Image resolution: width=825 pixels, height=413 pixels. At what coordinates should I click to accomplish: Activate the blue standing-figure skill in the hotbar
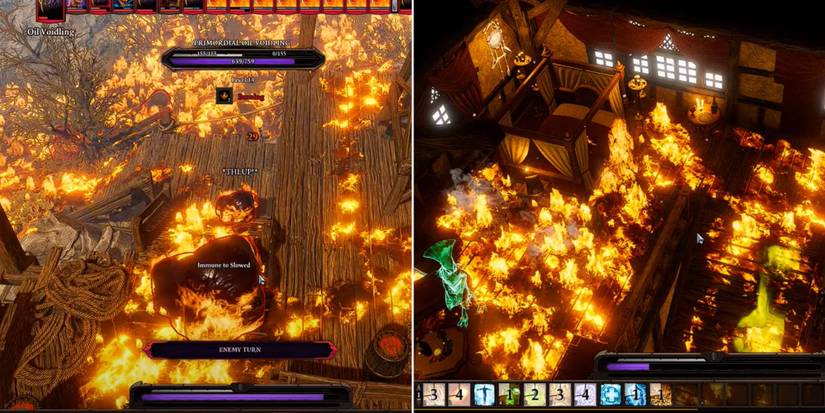pos(484,395)
